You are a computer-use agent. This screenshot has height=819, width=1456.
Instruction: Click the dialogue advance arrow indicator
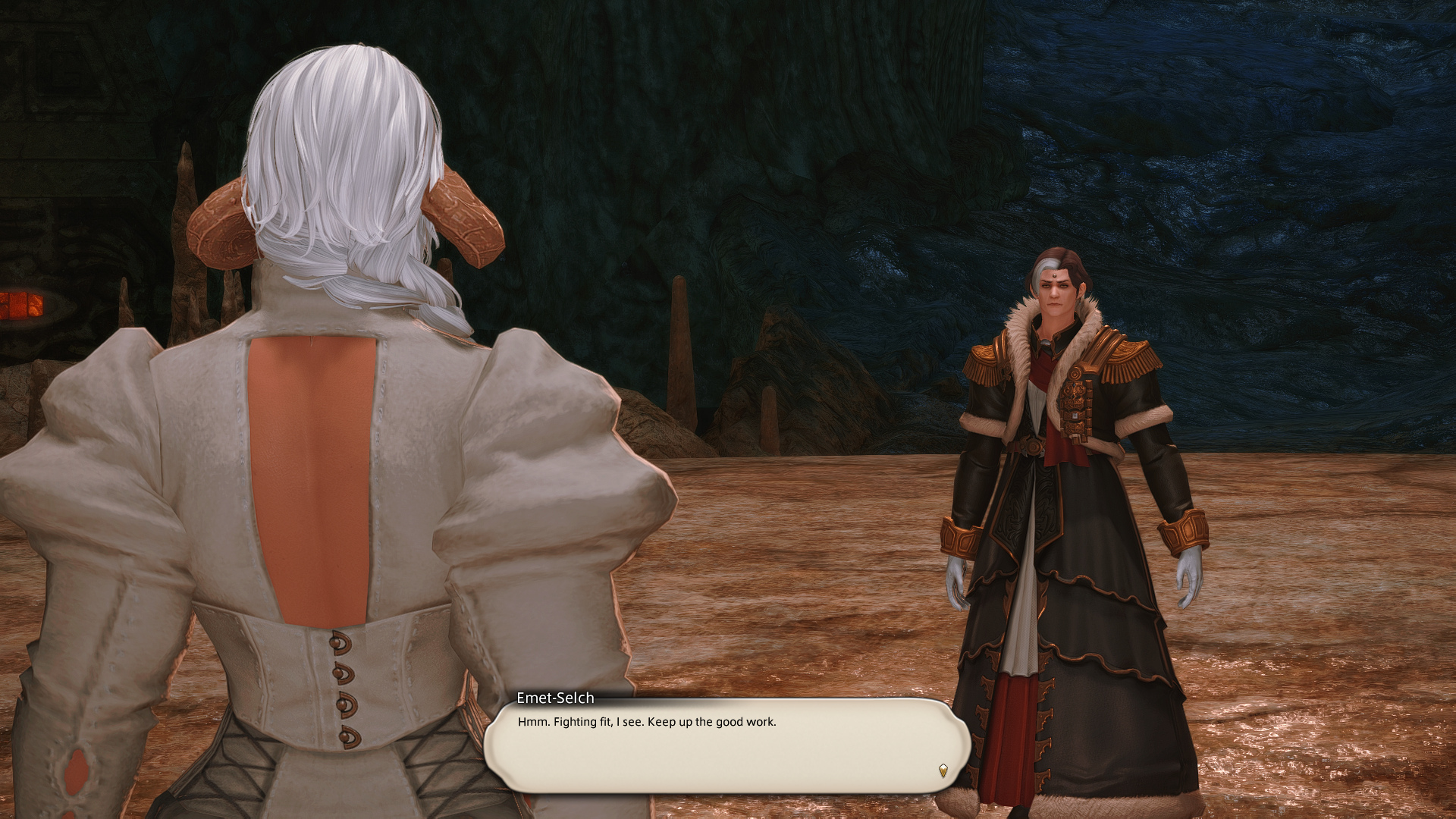tap(943, 770)
